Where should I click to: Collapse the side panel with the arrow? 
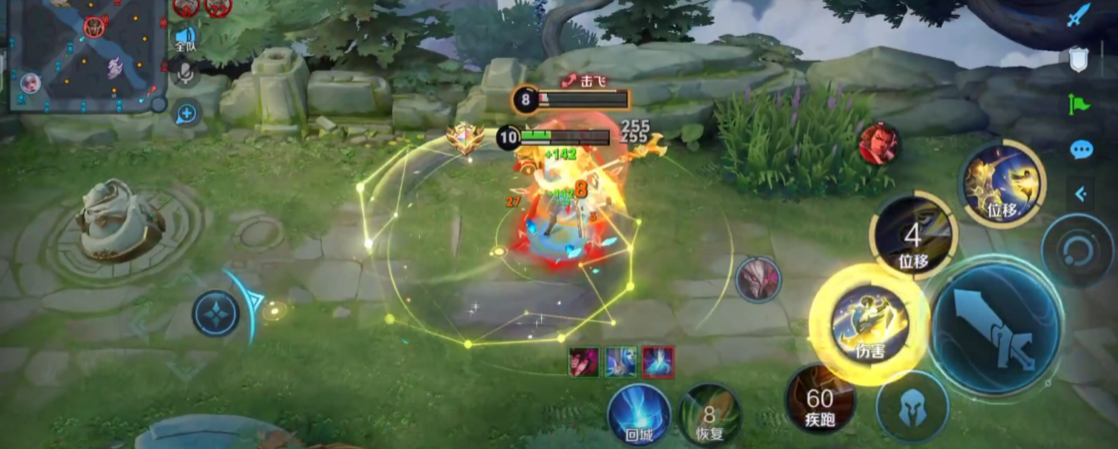pyautogui.click(x=1080, y=193)
